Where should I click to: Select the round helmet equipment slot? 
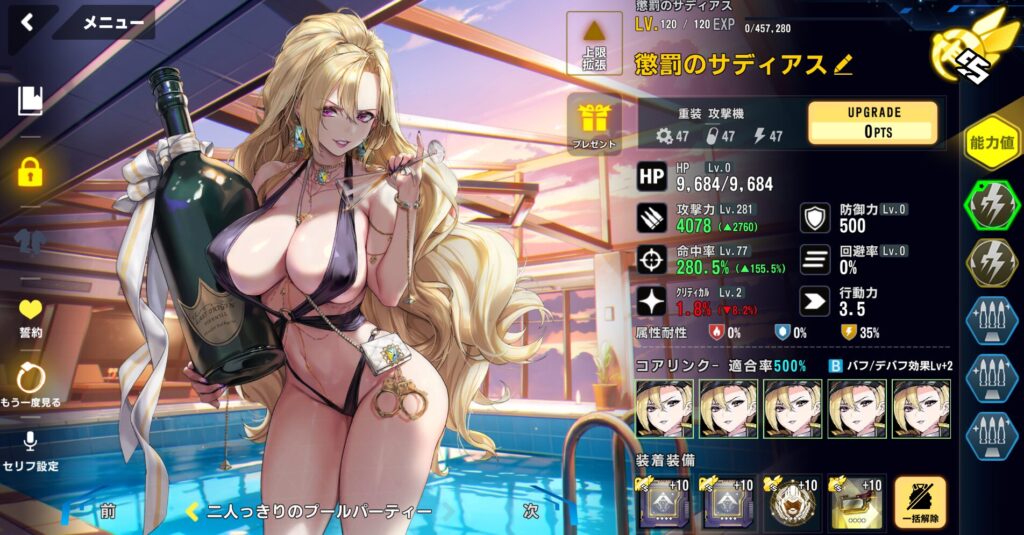793,502
